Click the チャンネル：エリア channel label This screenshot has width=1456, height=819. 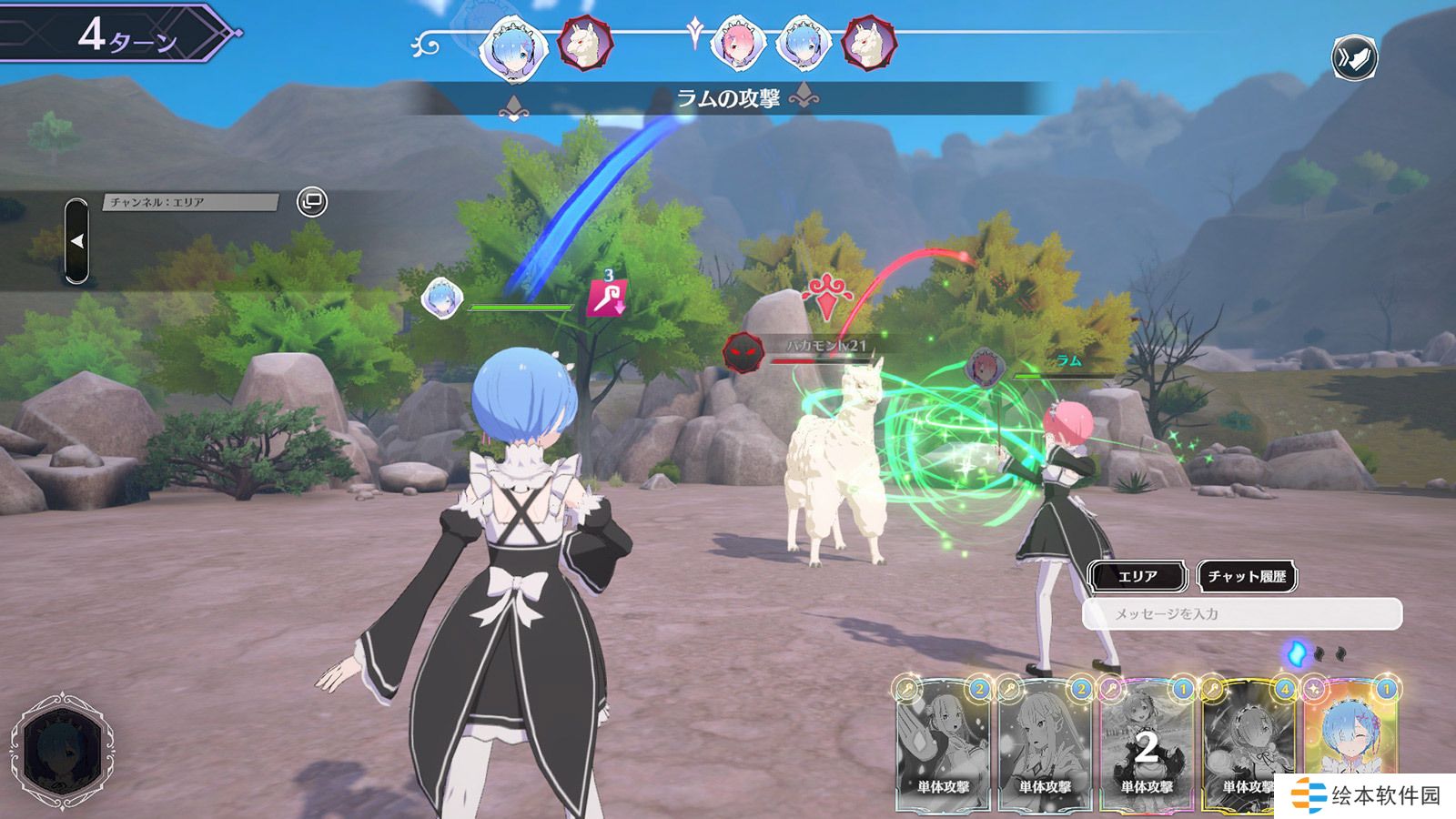189,202
